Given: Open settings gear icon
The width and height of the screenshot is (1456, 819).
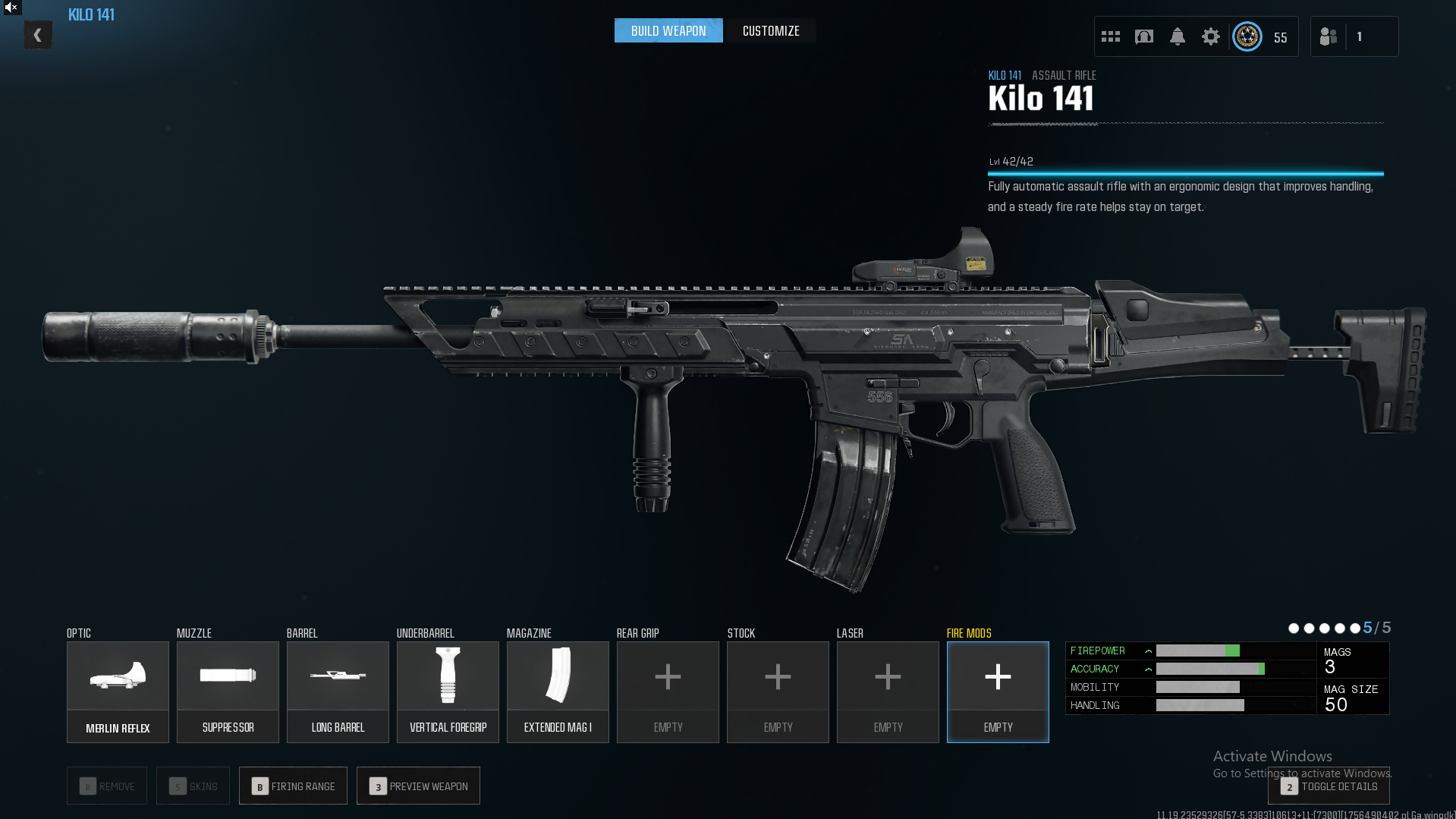Looking at the screenshot, I should click(1211, 36).
